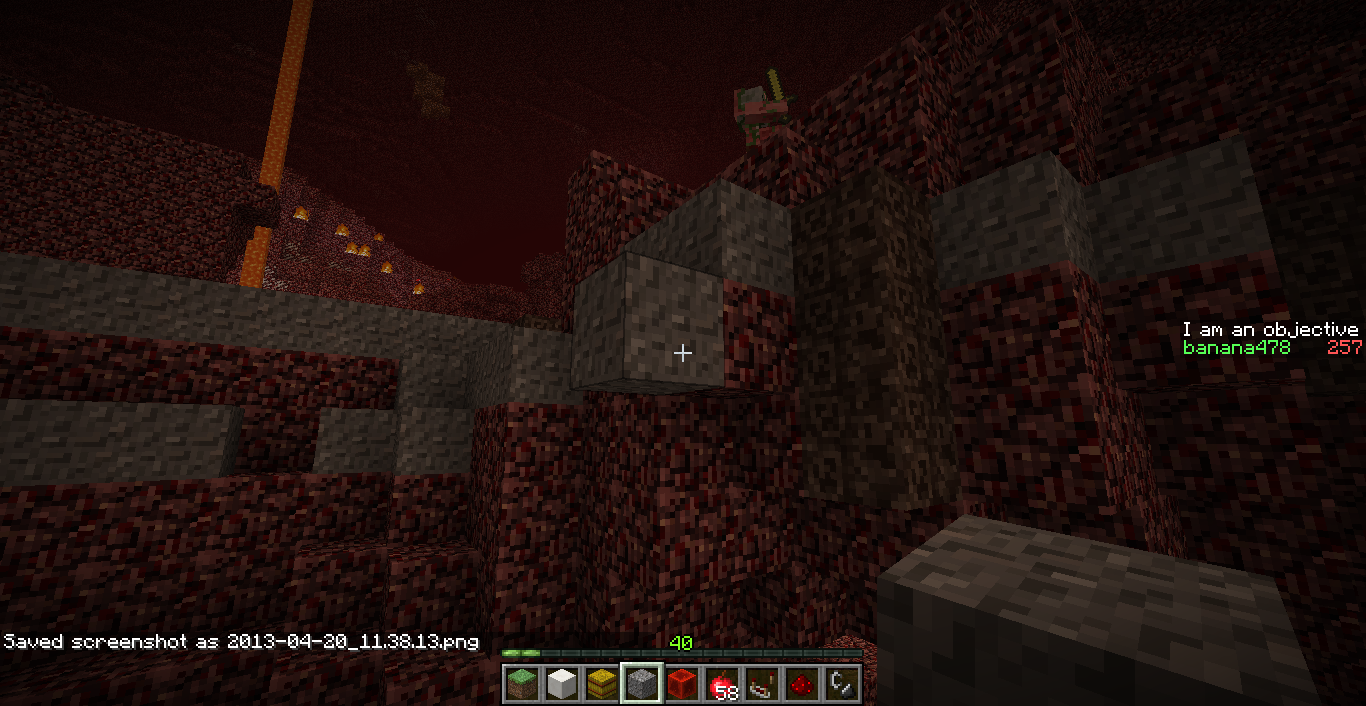Select the hay bale hotbar slot
Viewport: 1366px width, 706px height.
point(602,684)
